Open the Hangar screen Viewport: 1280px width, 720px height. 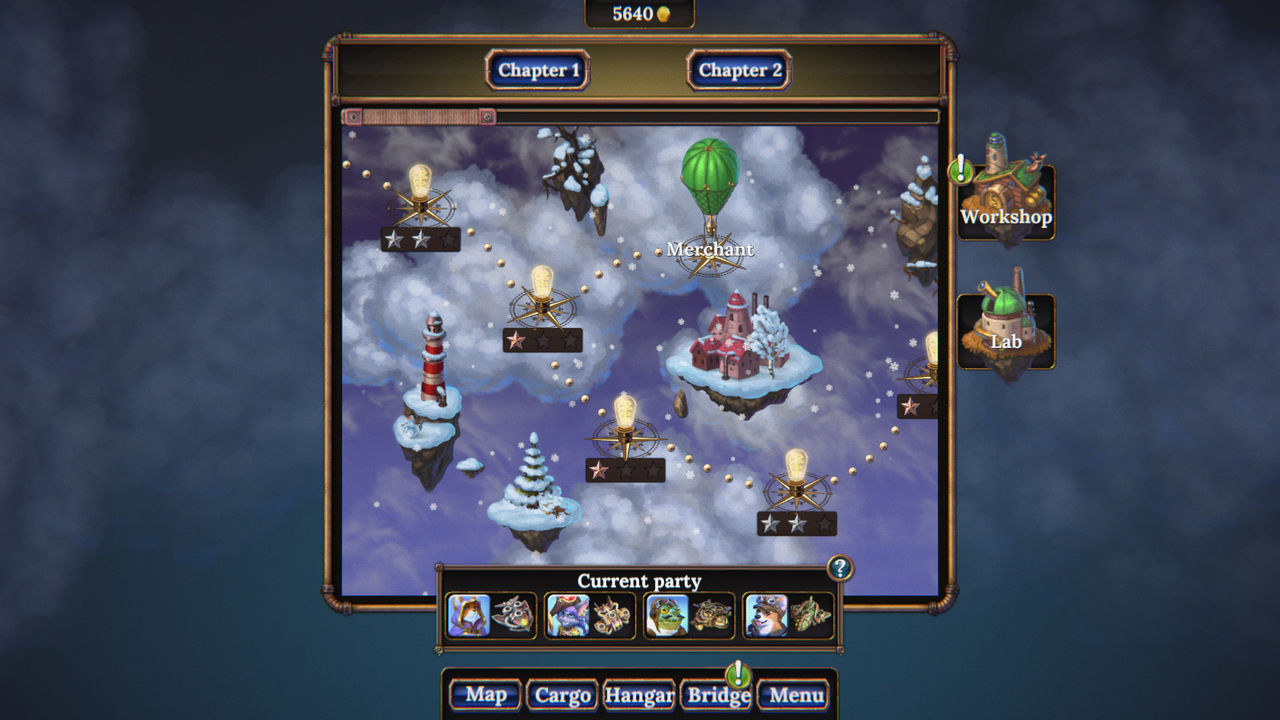(x=640, y=693)
